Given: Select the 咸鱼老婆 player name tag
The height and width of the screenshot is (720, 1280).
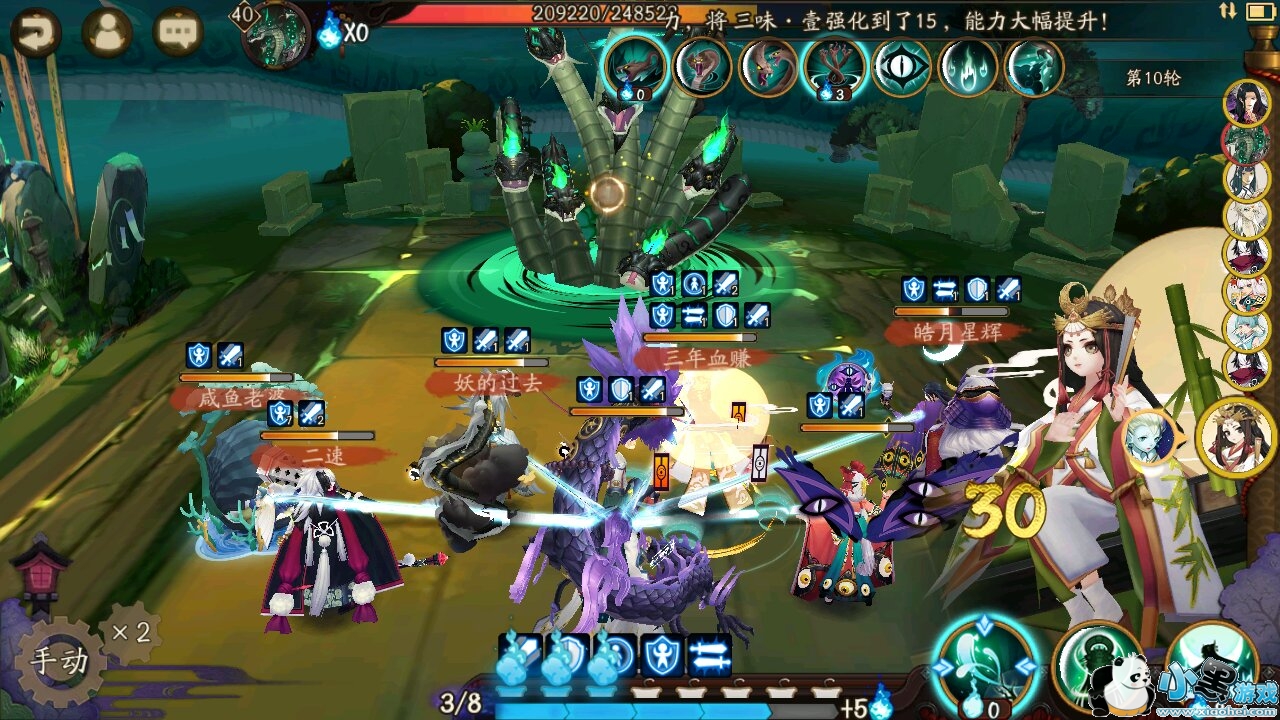Looking at the screenshot, I should 228,399.
